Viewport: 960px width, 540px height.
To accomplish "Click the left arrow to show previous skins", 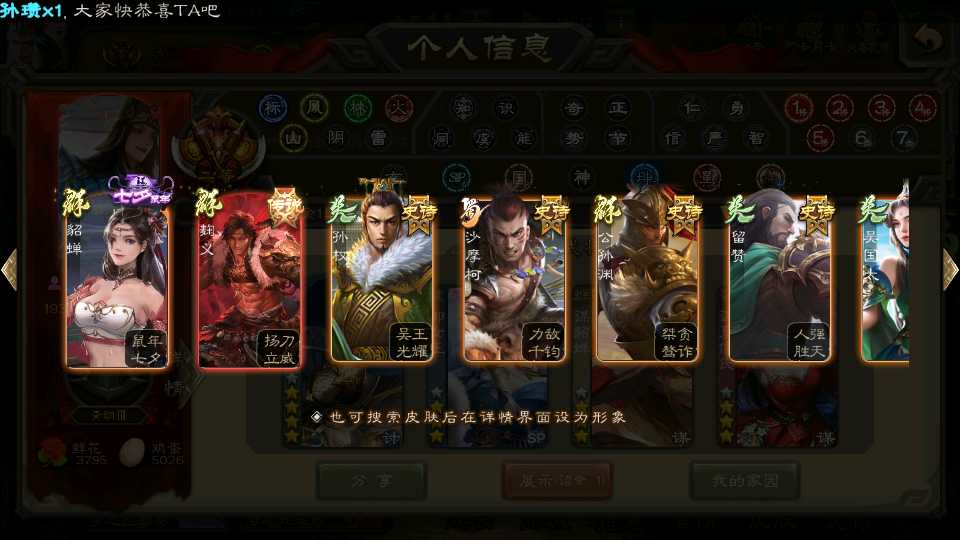I will pos(10,269).
